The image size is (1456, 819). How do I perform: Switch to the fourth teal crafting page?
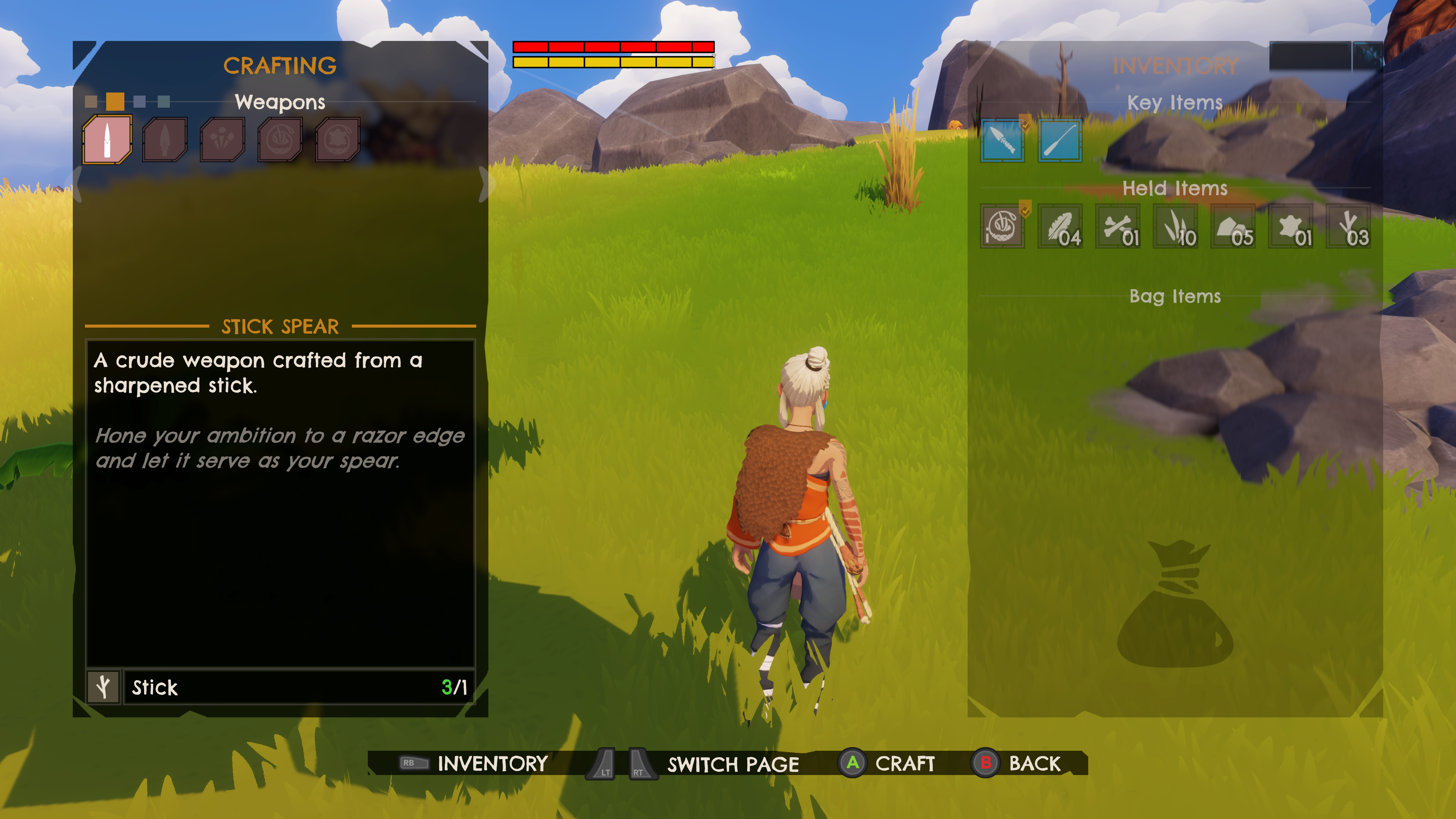[164, 102]
